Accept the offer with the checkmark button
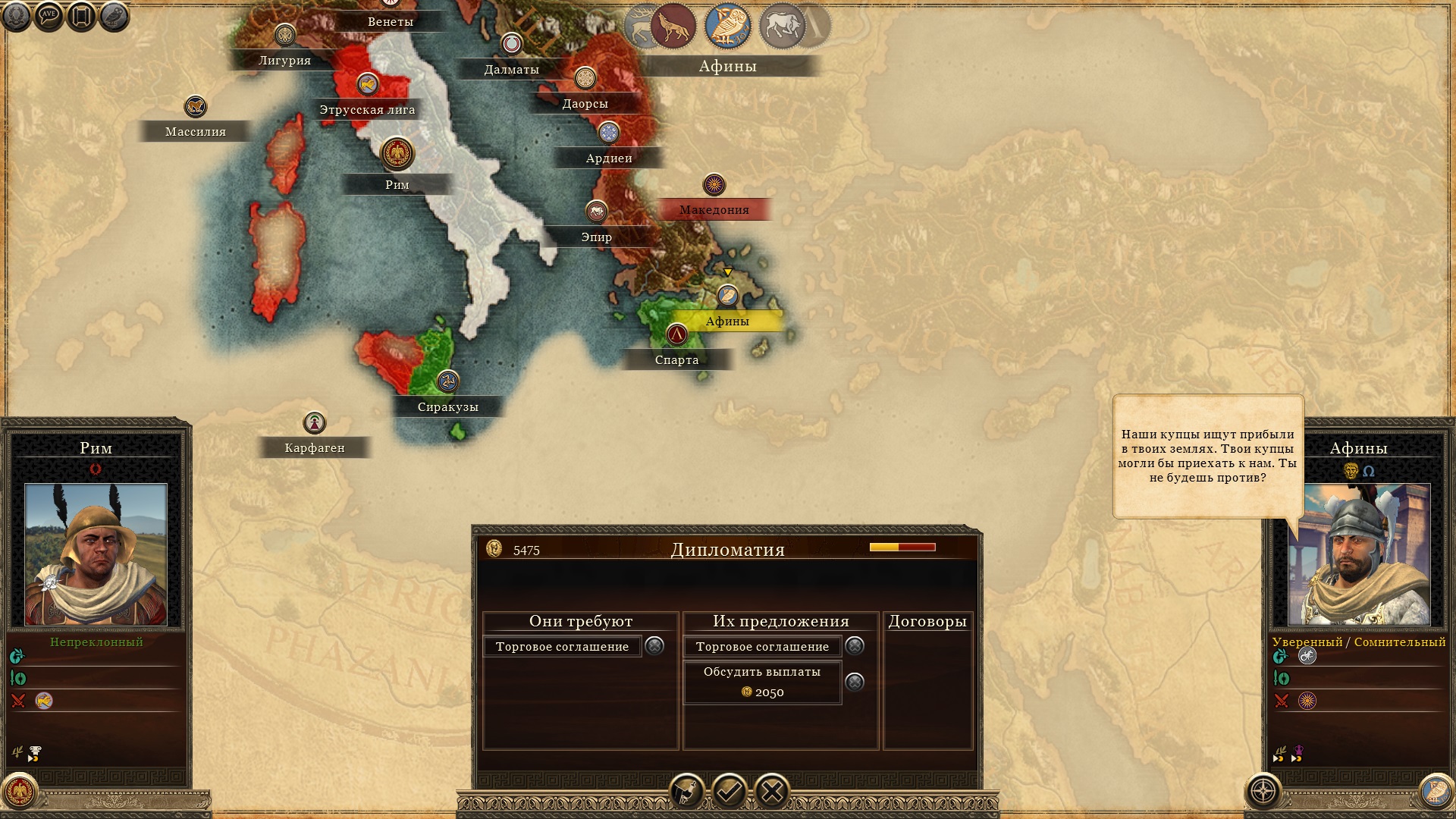The height and width of the screenshot is (819, 1456). point(729,792)
